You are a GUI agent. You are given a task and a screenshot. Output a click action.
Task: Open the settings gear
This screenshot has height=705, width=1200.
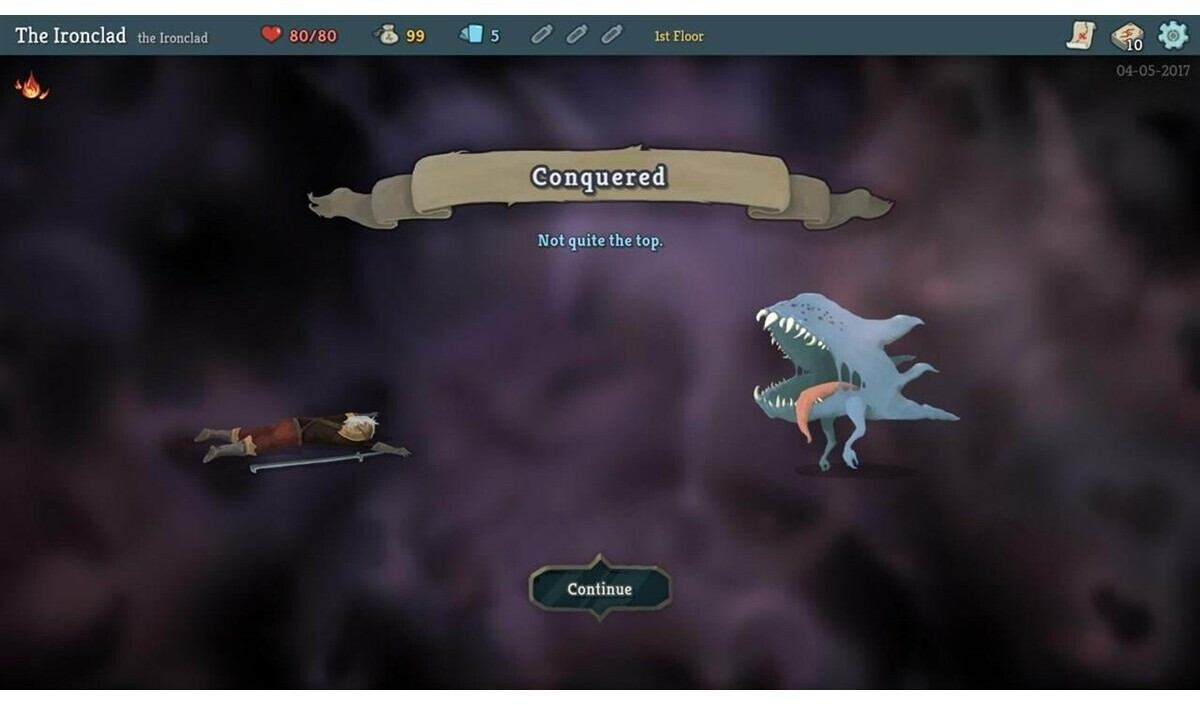pos(1172,35)
